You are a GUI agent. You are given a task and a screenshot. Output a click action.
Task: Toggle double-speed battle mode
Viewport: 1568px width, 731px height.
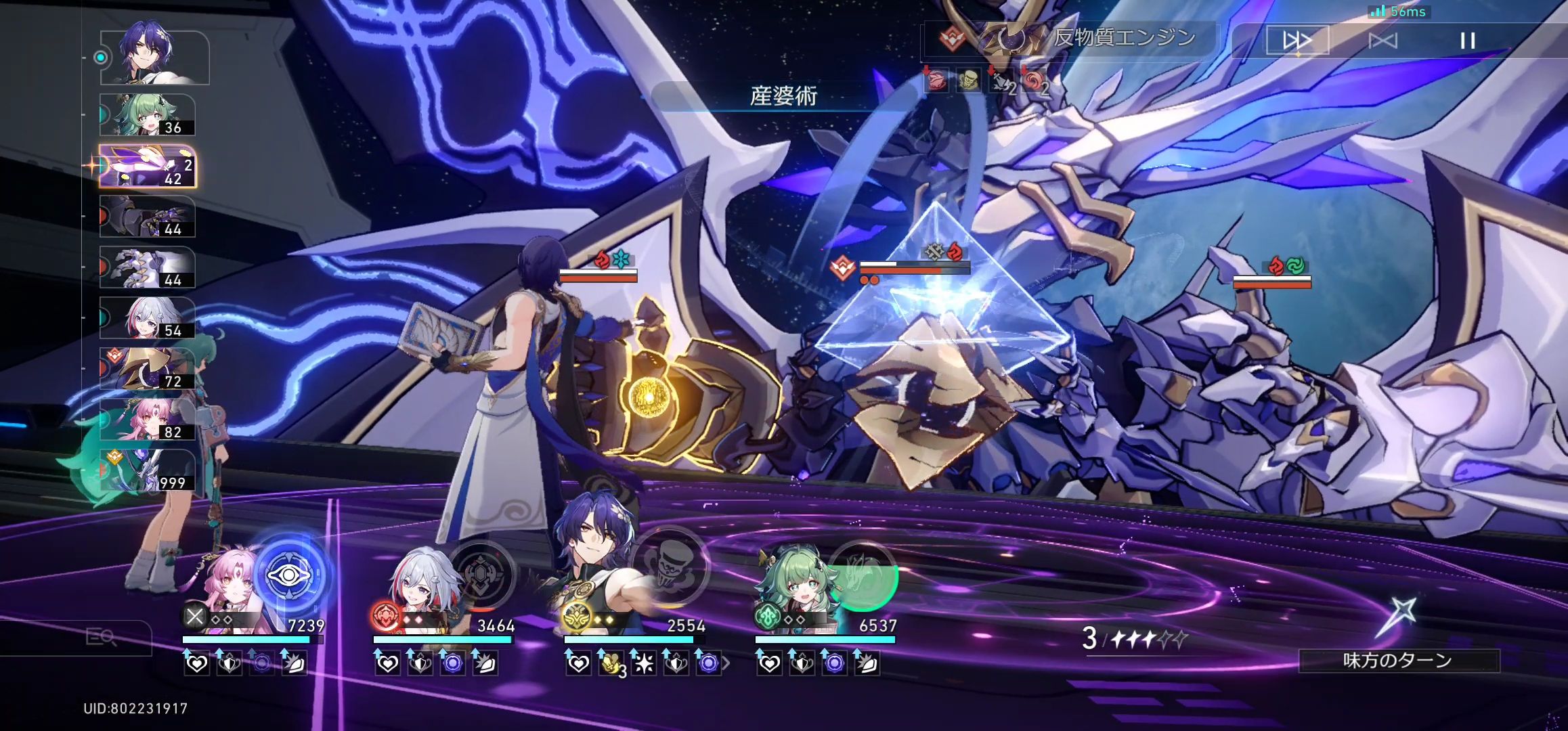pyautogui.click(x=1299, y=41)
